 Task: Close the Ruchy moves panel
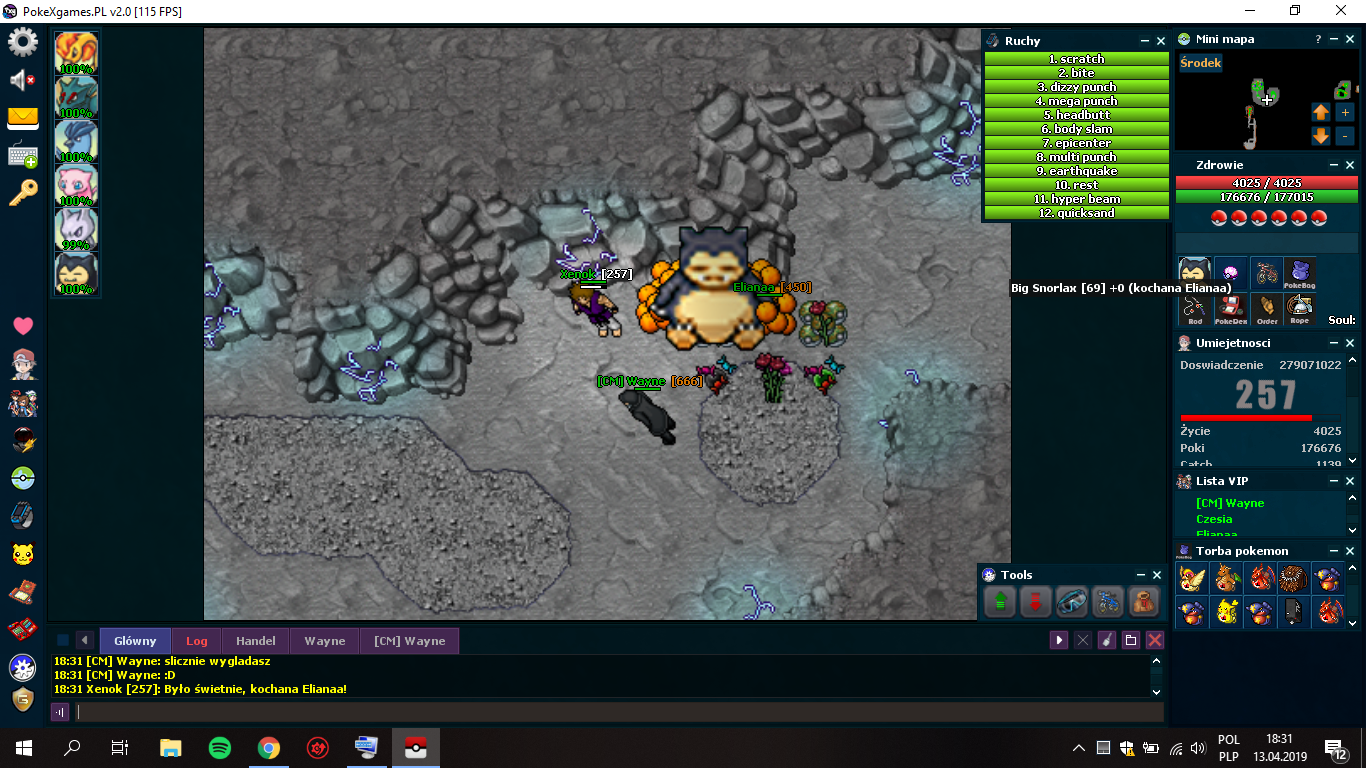pos(1161,41)
